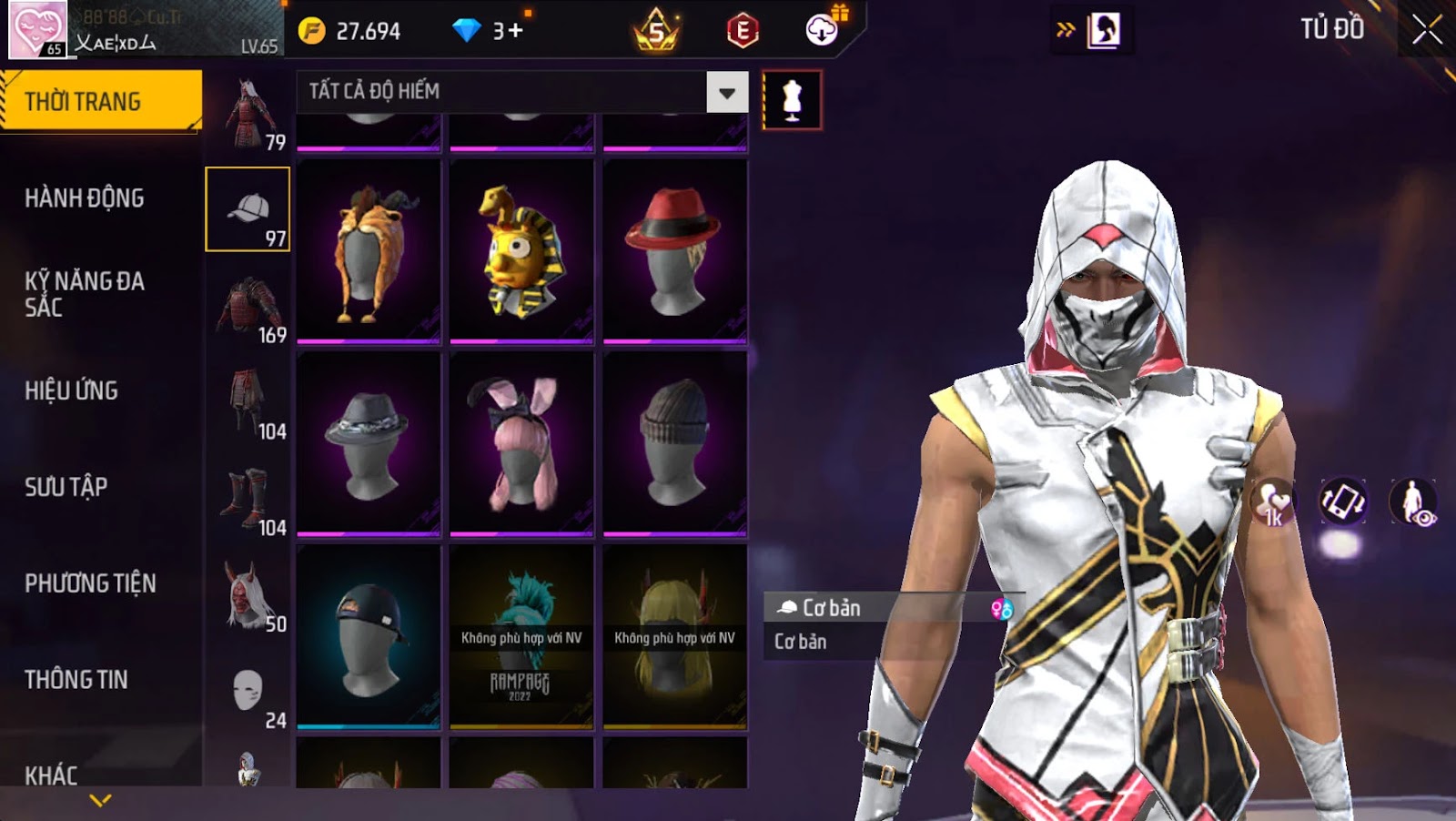Select the grey fedora hat item
The height and width of the screenshot is (821, 1456).
pyautogui.click(x=369, y=444)
